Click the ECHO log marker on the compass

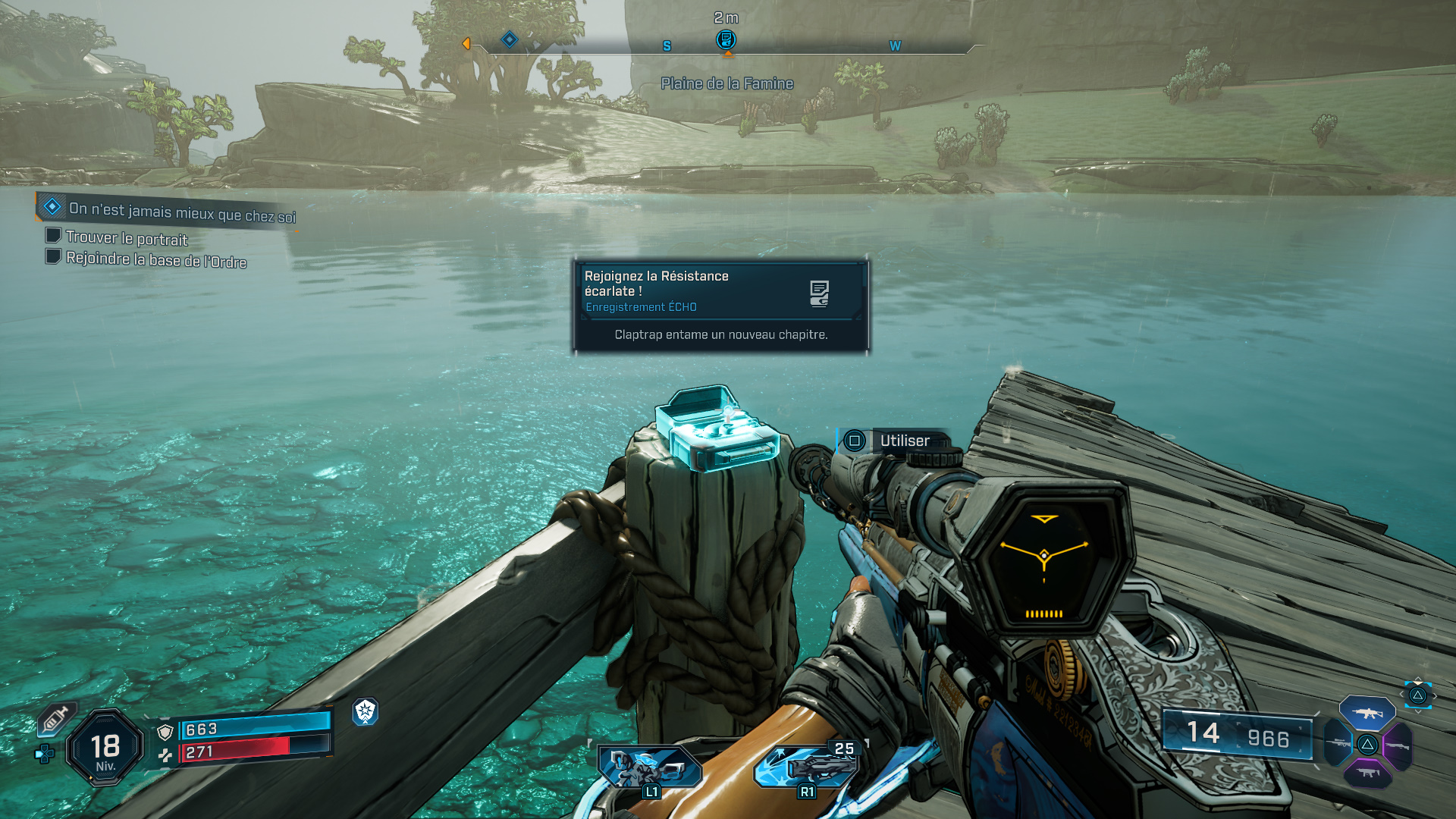click(726, 39)
